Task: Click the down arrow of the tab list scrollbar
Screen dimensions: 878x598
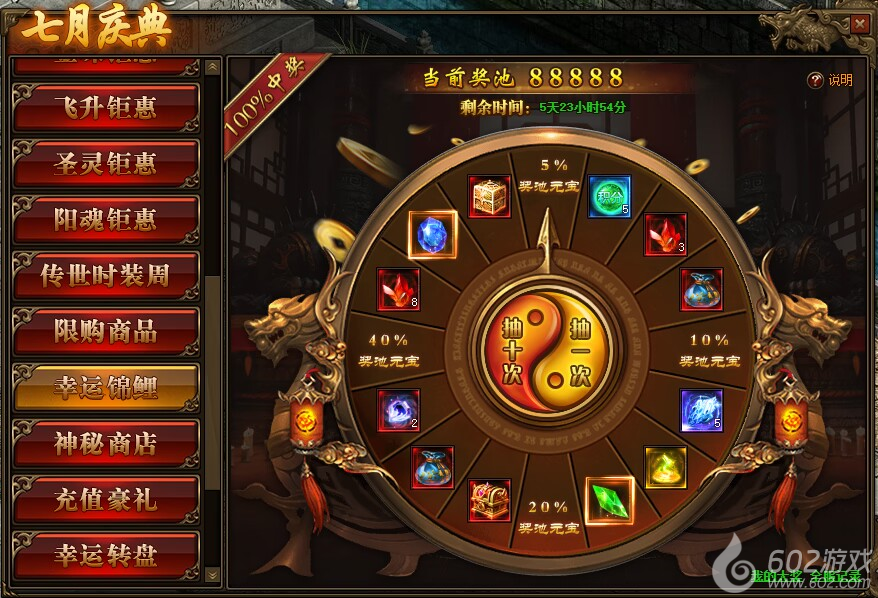Action: (x=212, y=574)
